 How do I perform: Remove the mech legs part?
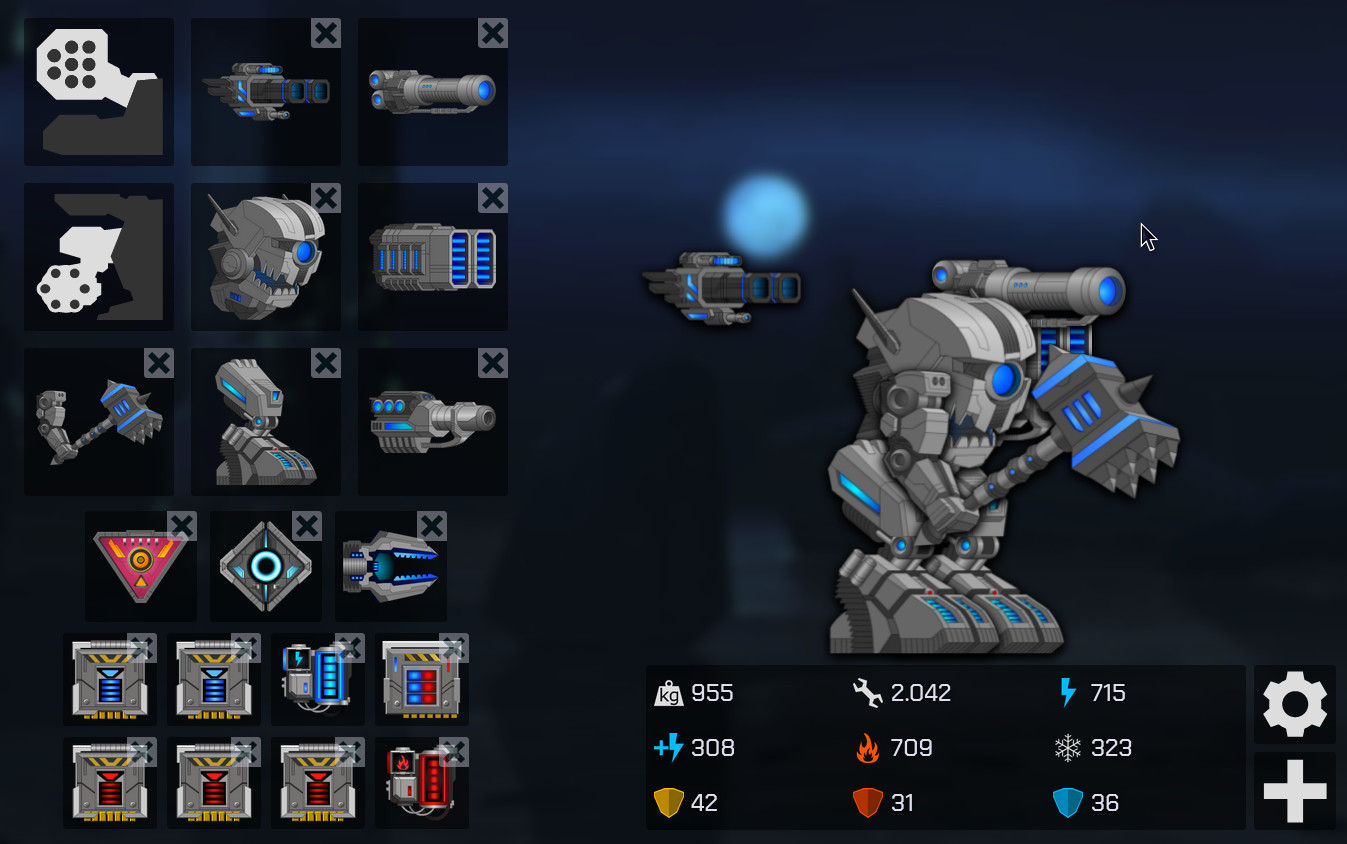pyautogui.click(x=326, y=363)
